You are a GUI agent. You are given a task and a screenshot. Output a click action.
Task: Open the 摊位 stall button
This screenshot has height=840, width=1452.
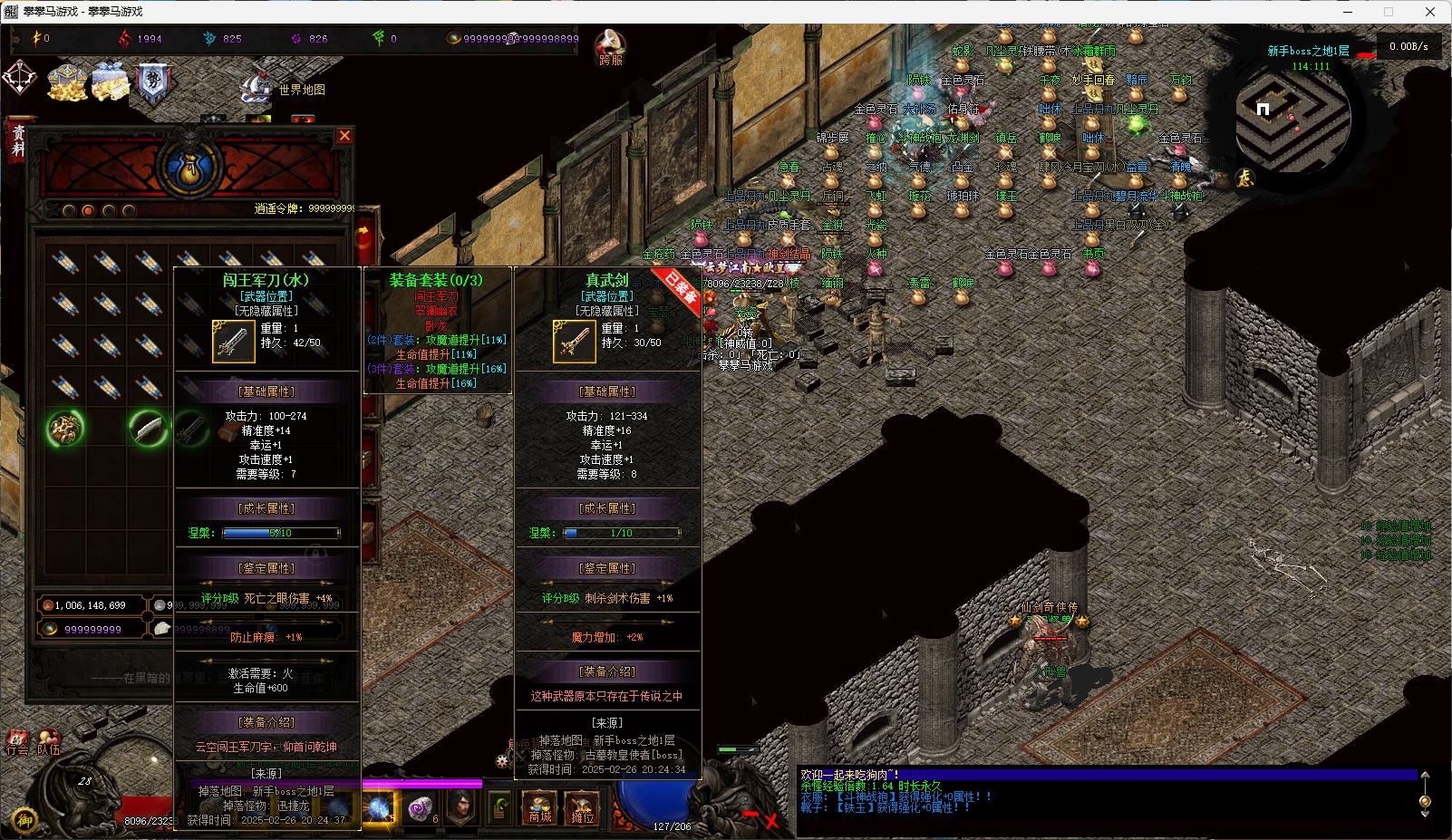(x=582, y=806)
